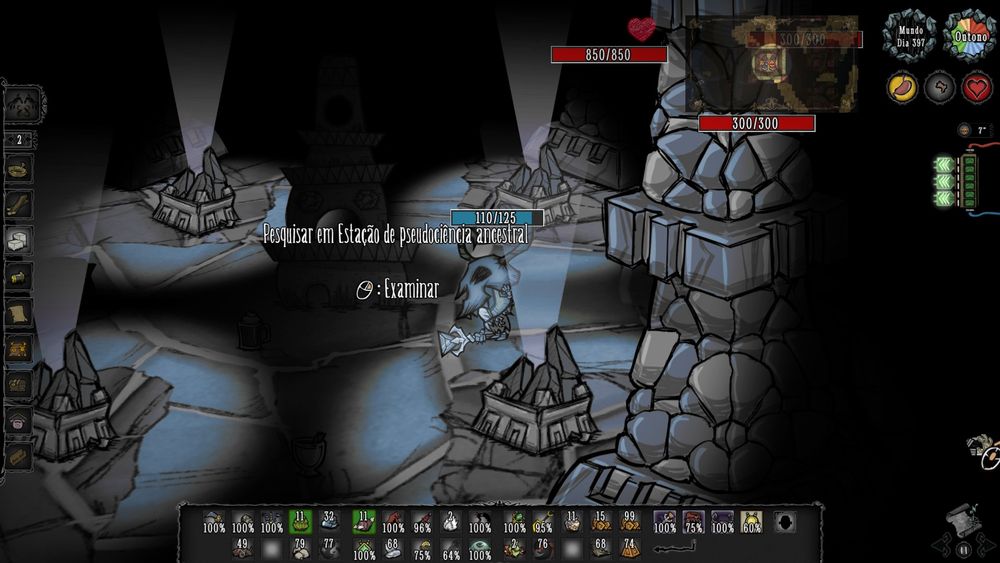This screenshot has width=1000, height=563.
Task: Select the green-highlighted inventory slot with 11 items
Action: point(300,522)
